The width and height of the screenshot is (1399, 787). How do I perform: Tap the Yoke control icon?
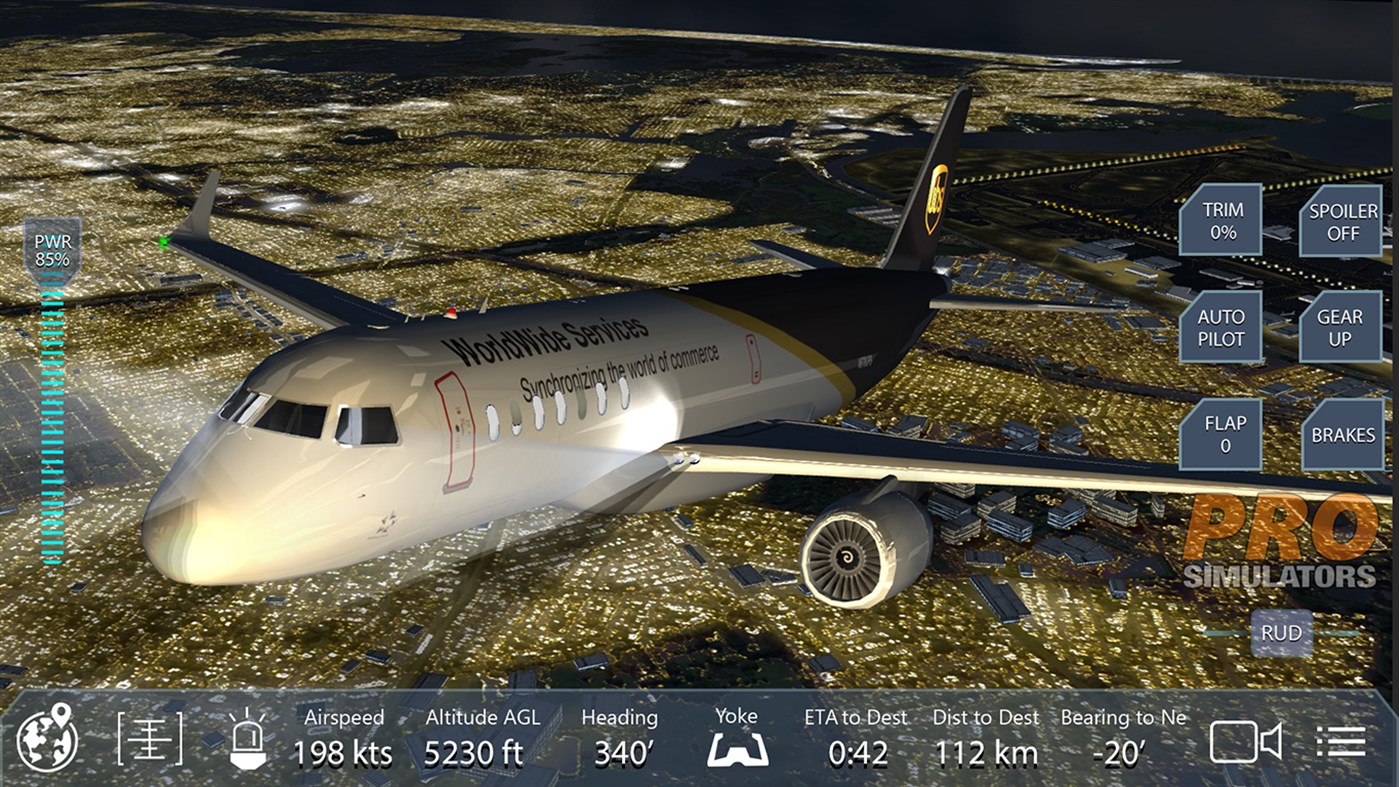736,747
